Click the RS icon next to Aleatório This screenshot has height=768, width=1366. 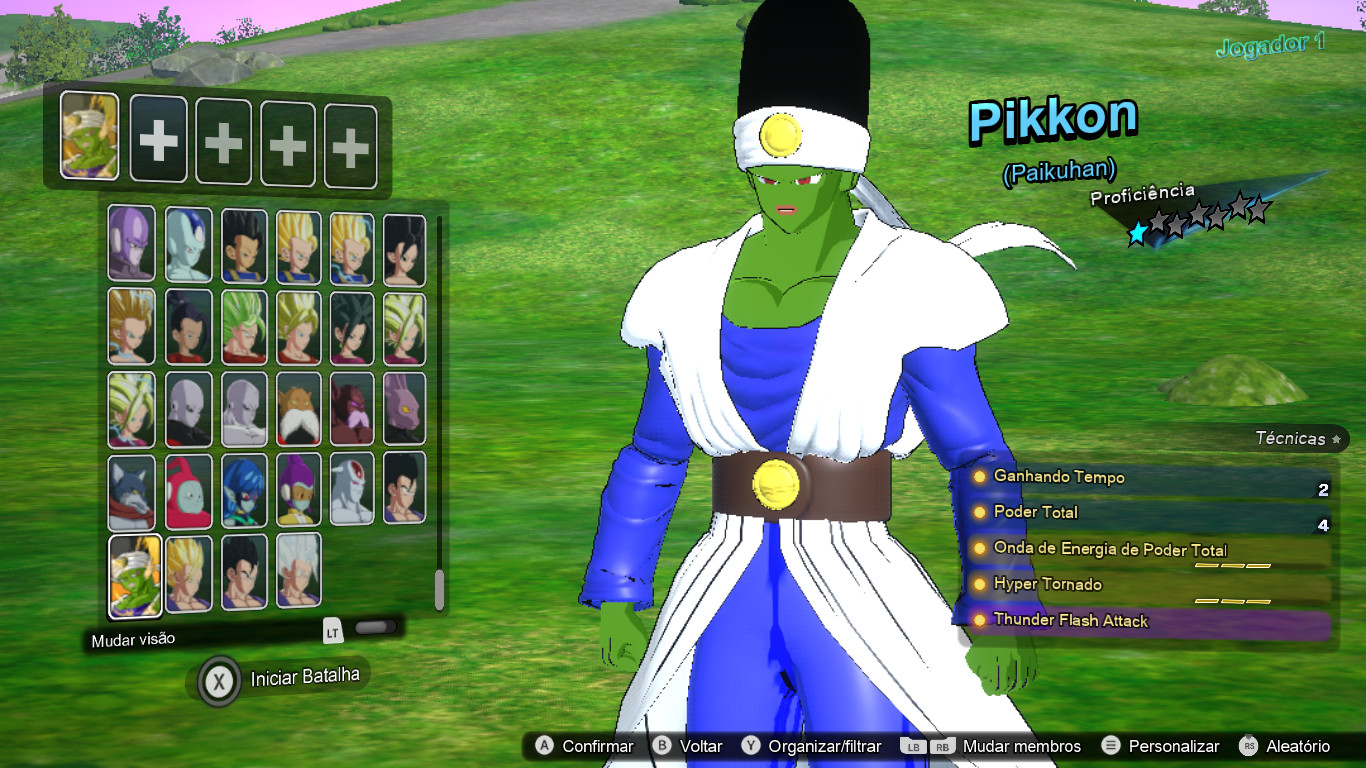[x=1246, y=745]
